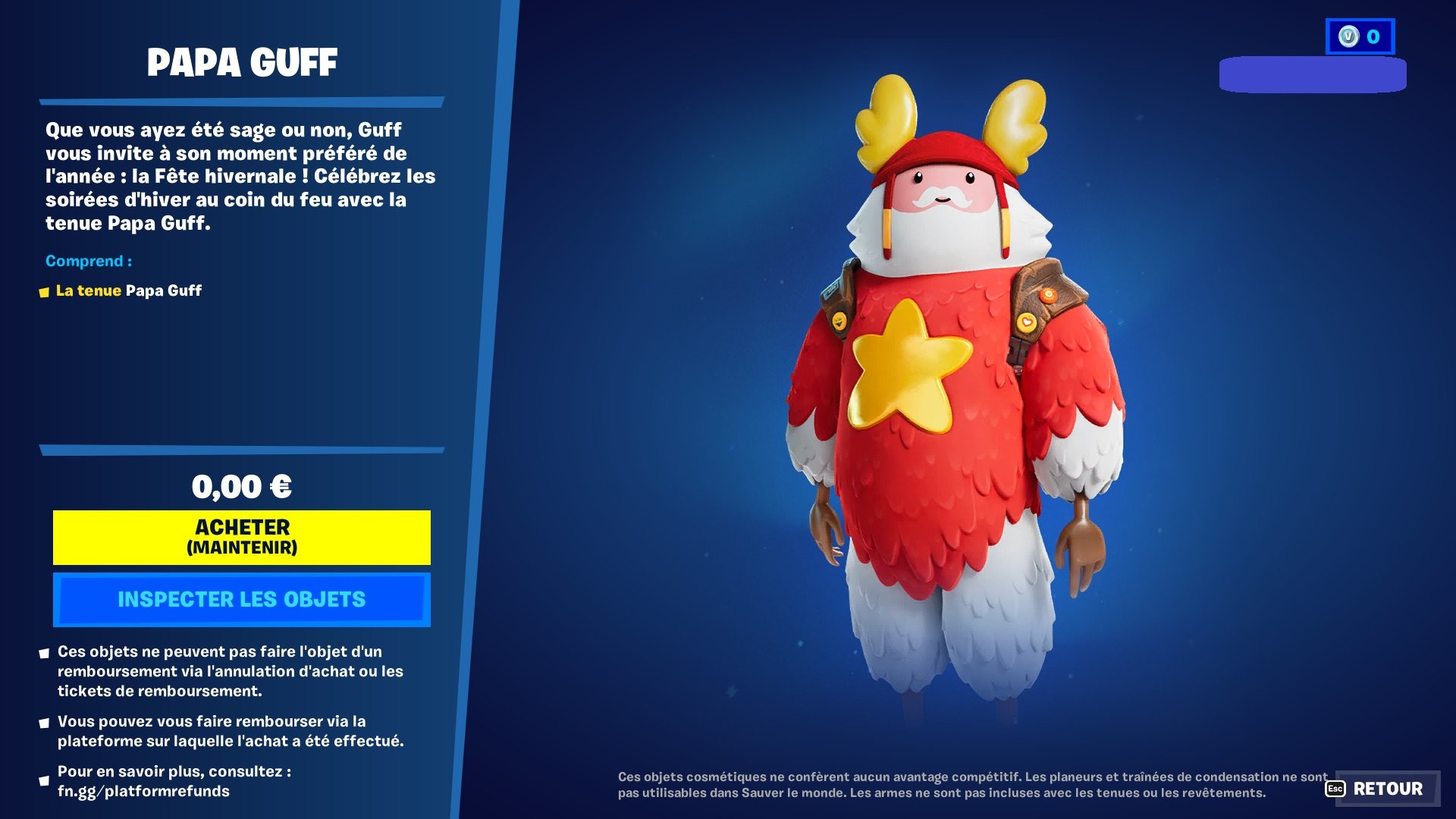
Task: Click the 0,00 € price label
Action: click(243, 486)
